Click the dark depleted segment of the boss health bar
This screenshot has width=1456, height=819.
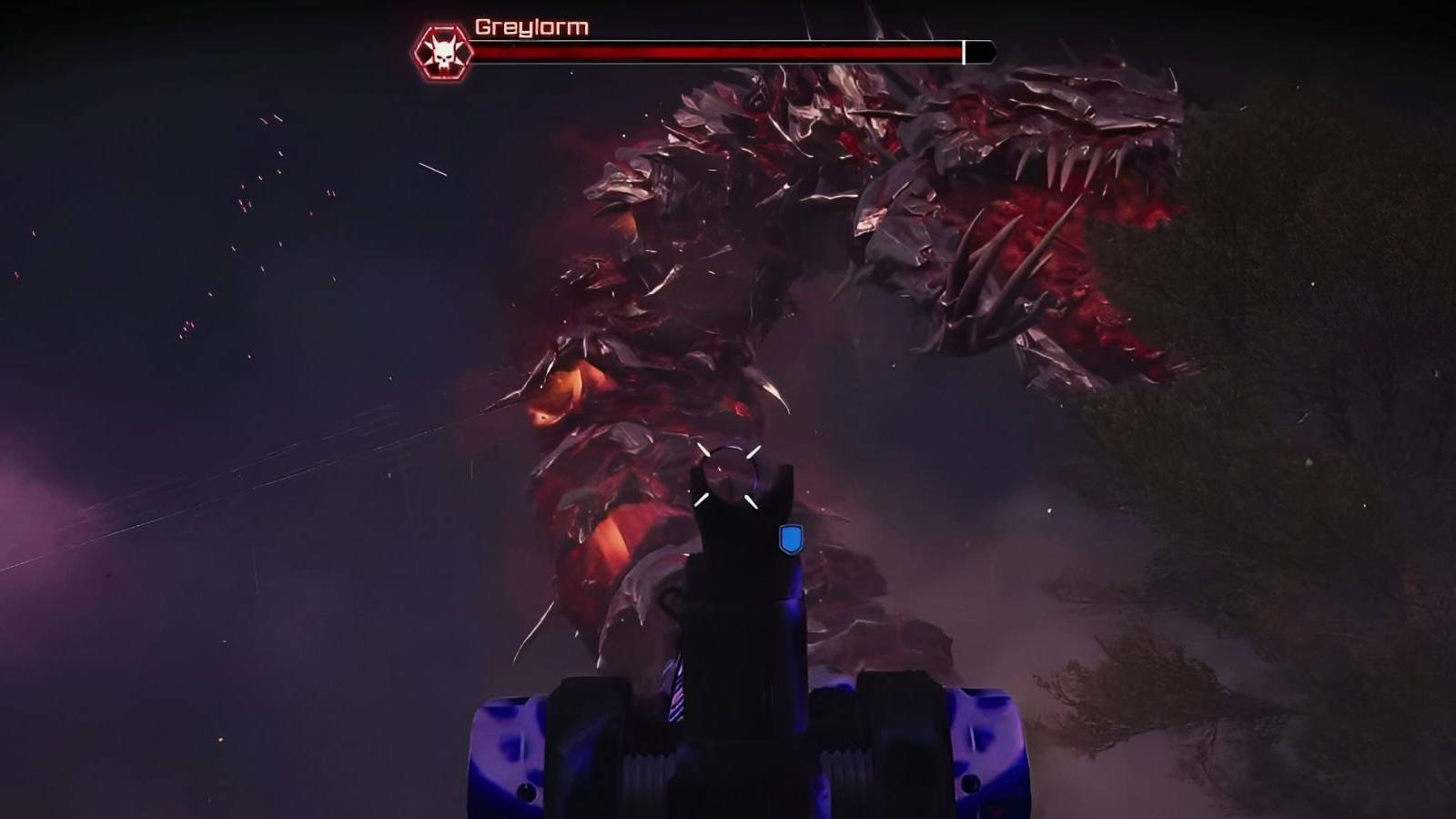978,50
